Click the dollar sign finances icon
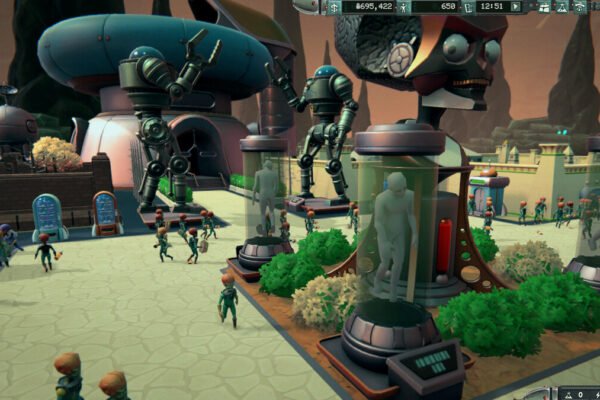This screenshot has width=600, height=400. 335,7
